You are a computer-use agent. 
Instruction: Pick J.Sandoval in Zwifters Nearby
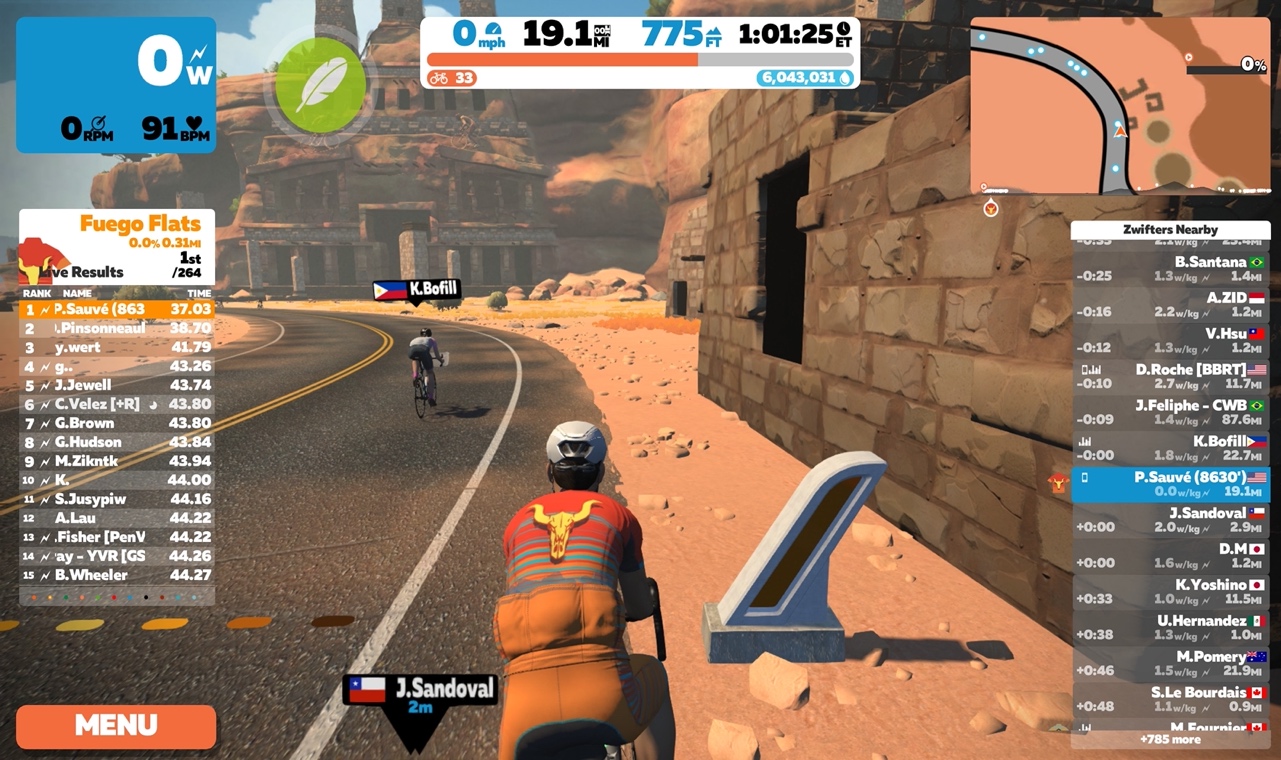coord(1170,520)
